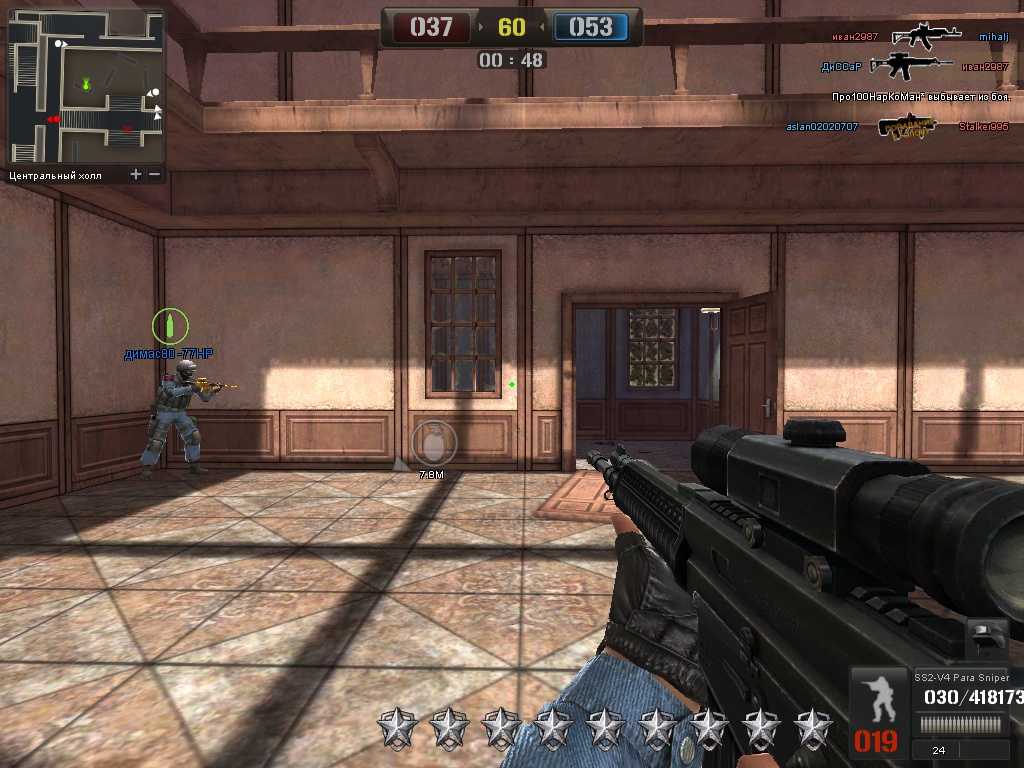Select the green player marker on the minimap
The height and width of the screenshot is (768, 1024).
tap(87, 83)
